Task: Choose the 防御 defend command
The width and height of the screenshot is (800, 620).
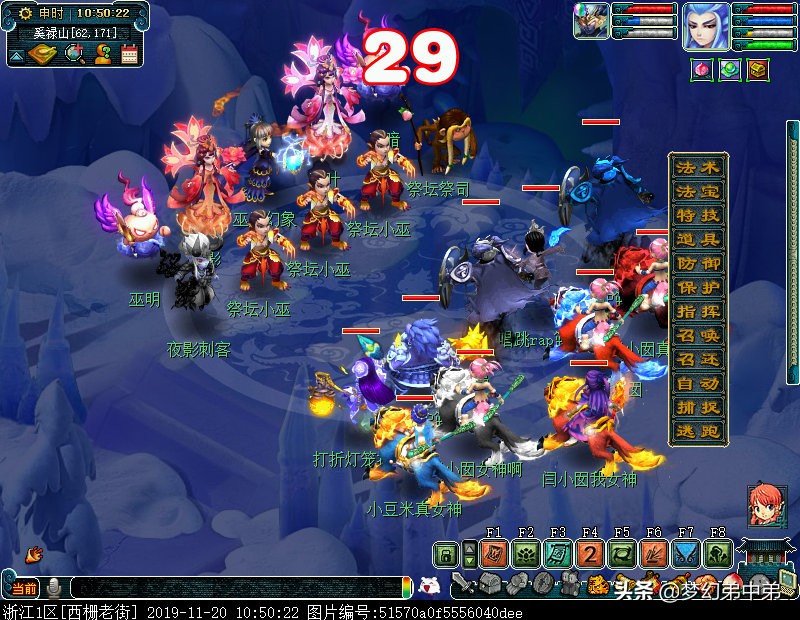Action: point(697,263)
